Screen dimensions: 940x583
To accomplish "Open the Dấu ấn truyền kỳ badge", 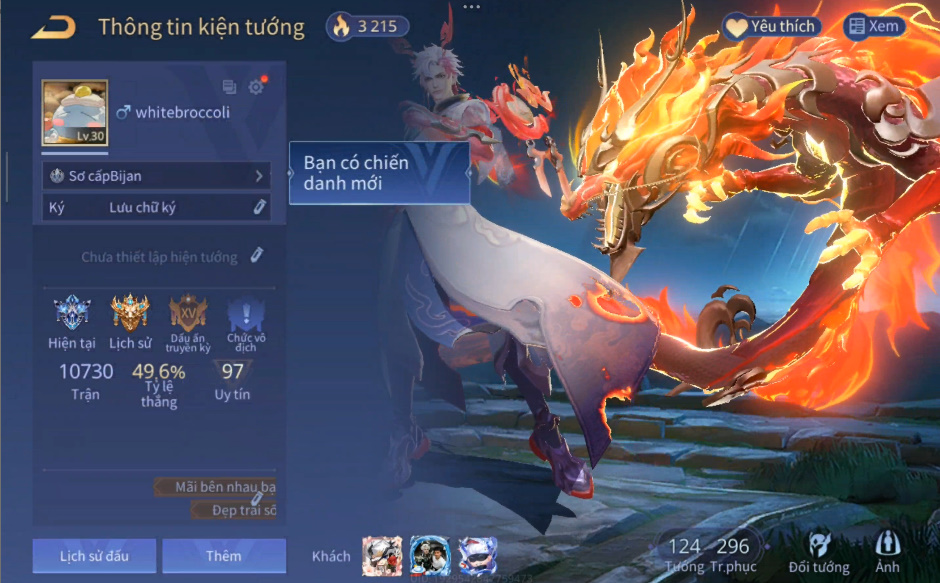I will click(x=188, y=315).
